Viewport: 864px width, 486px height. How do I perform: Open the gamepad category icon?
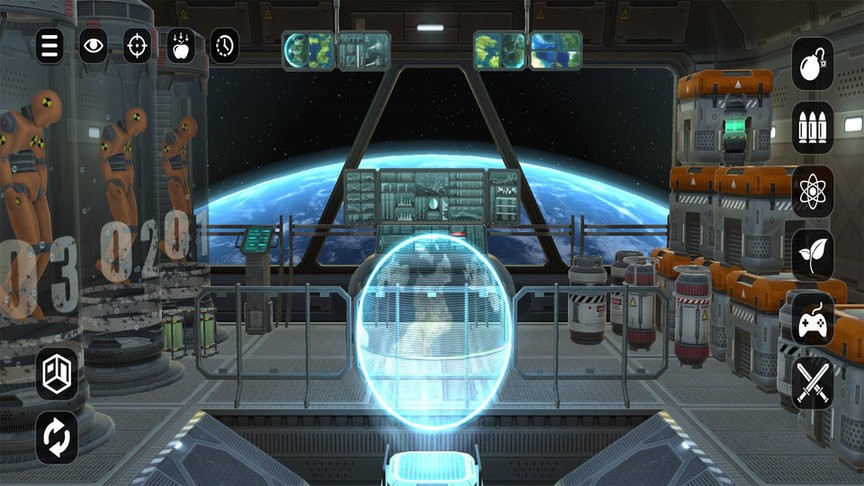coord(812,318)
